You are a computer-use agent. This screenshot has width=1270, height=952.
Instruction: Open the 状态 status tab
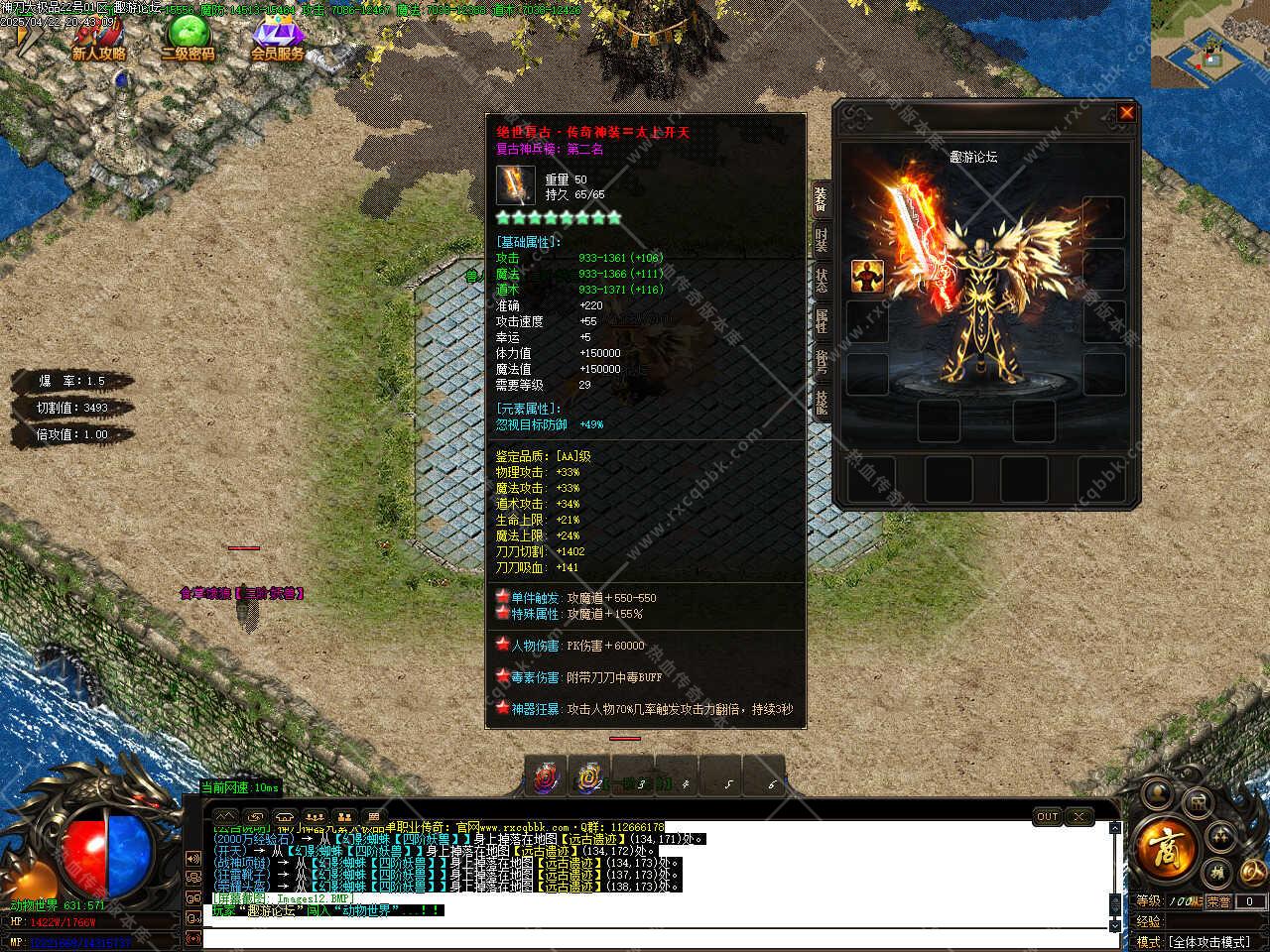point(822,280)
